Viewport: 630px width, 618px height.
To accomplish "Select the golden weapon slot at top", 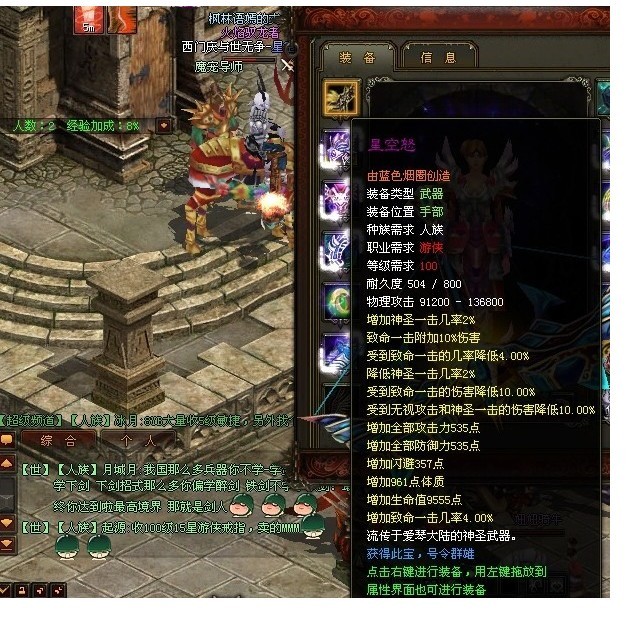I will (341, 98).
